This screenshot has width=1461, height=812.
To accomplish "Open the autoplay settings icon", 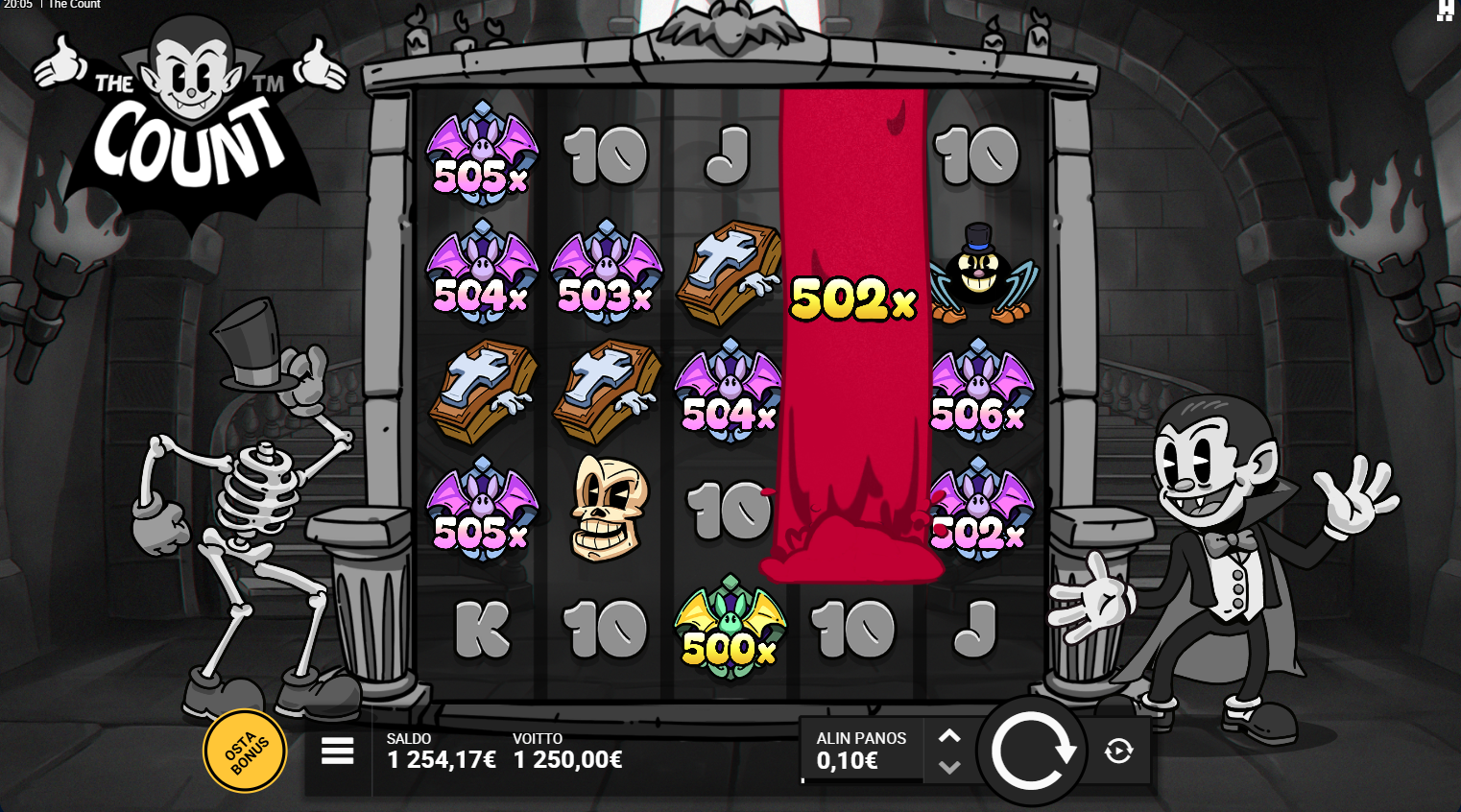I will pyautogui.click(x=1118, y=752).
